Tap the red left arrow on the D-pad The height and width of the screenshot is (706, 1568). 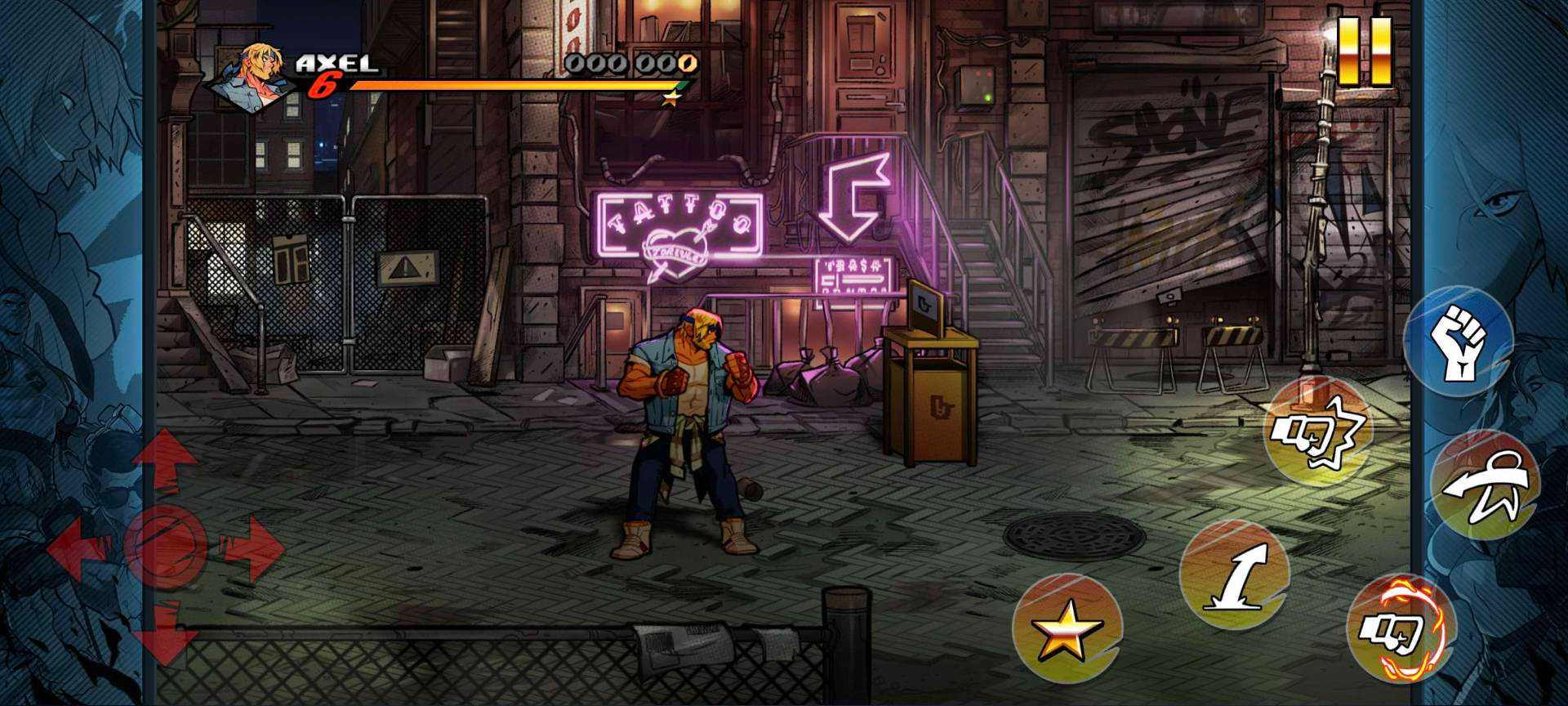click(78, 547)
